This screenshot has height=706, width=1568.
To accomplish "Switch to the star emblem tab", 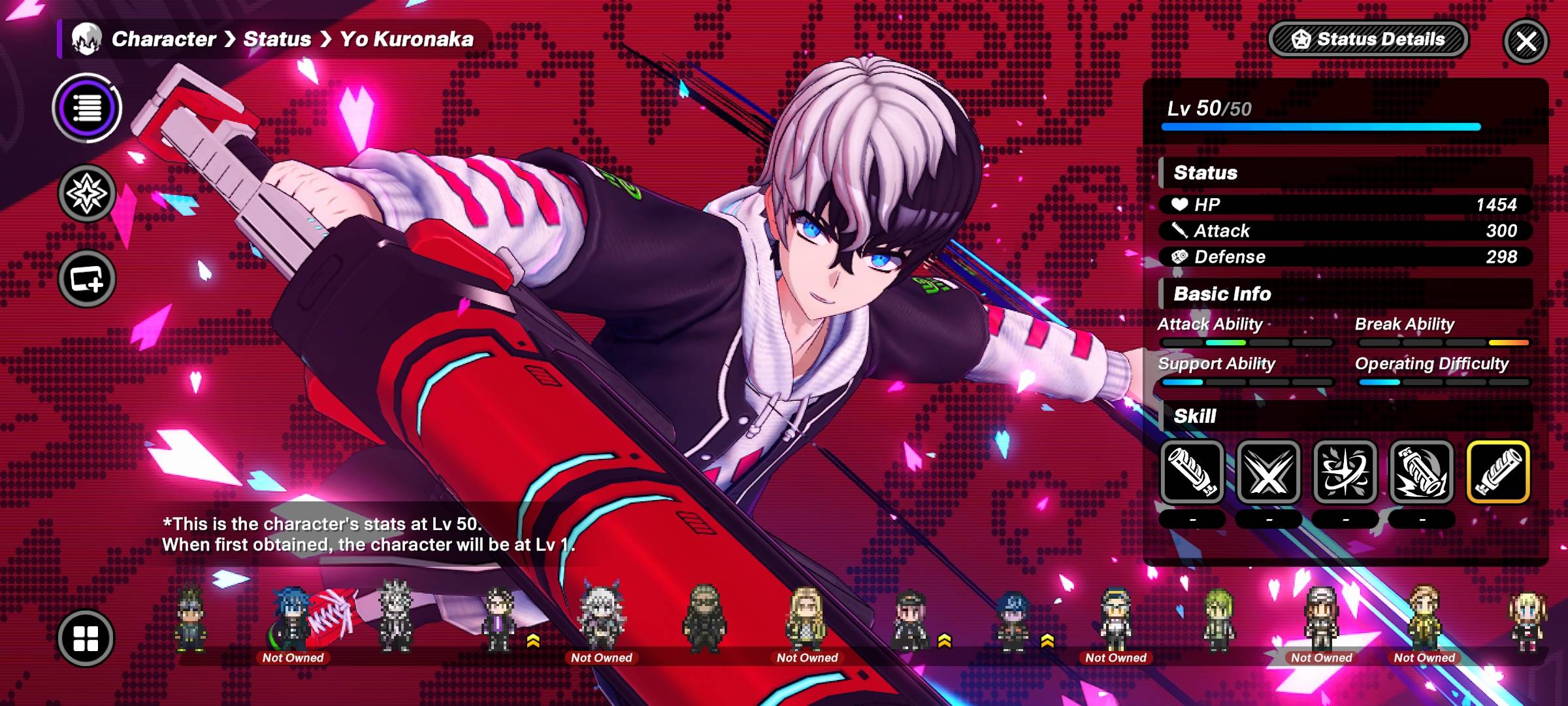I will 87,193.
